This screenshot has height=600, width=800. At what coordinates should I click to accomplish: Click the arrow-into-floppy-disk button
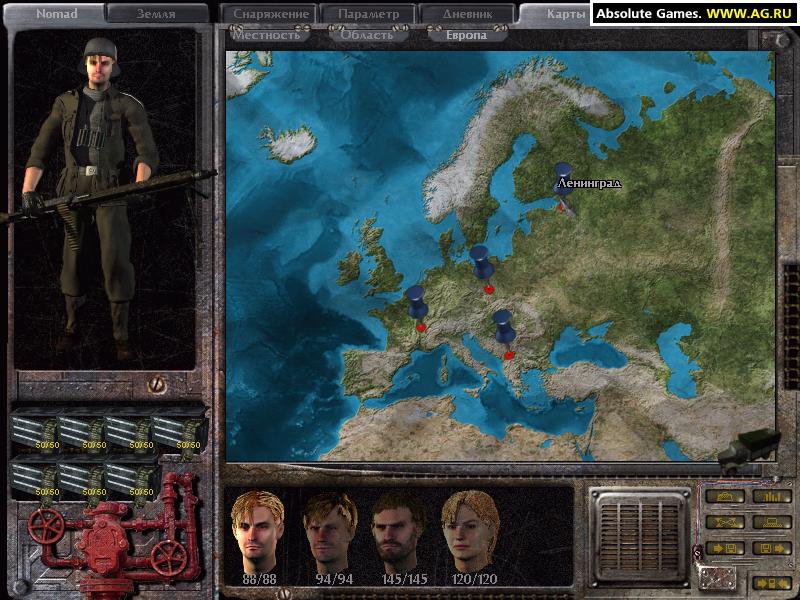[723, 548]
